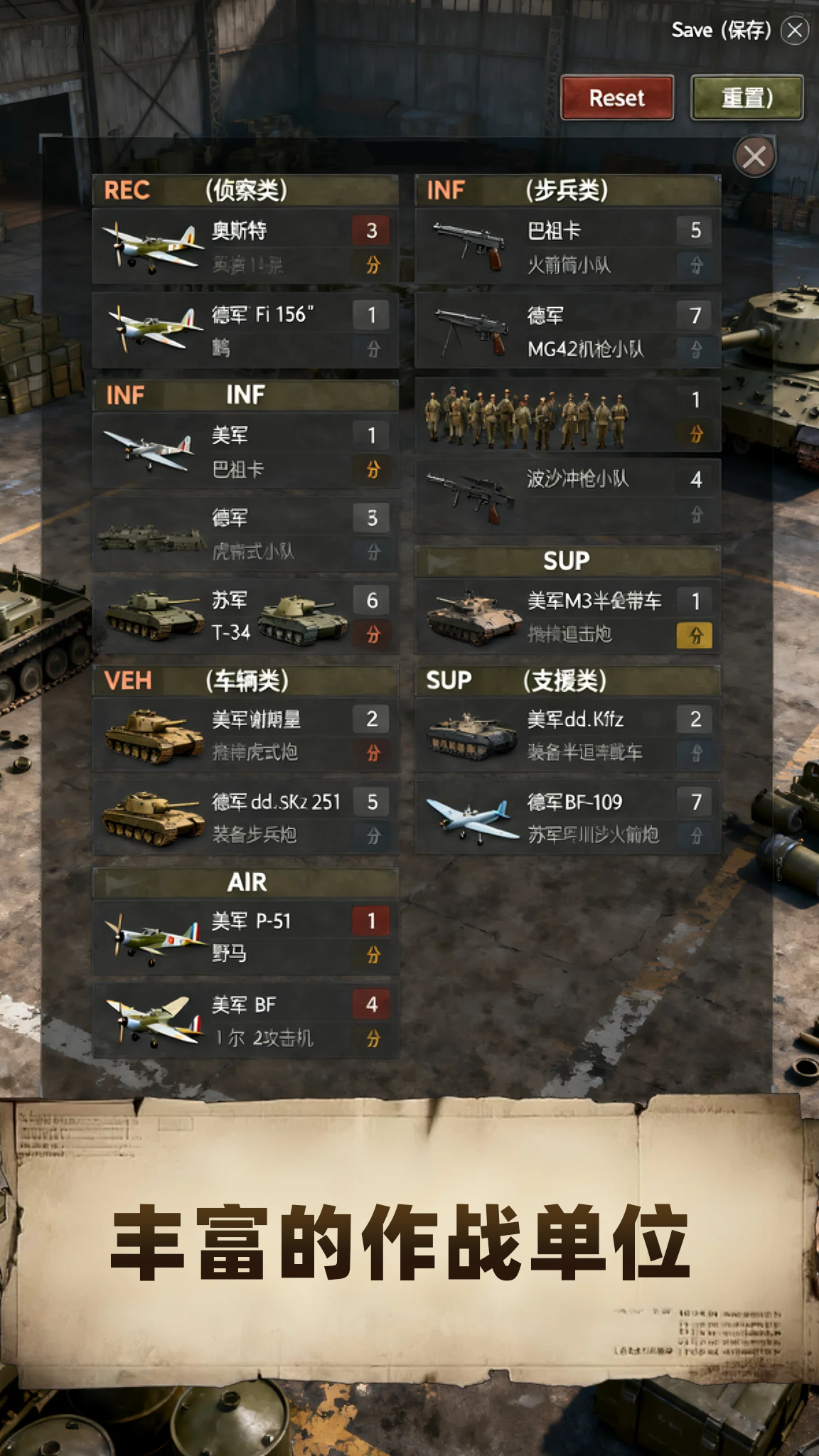Choose the 美军 BF attack aircraft row

[245, 1021]
